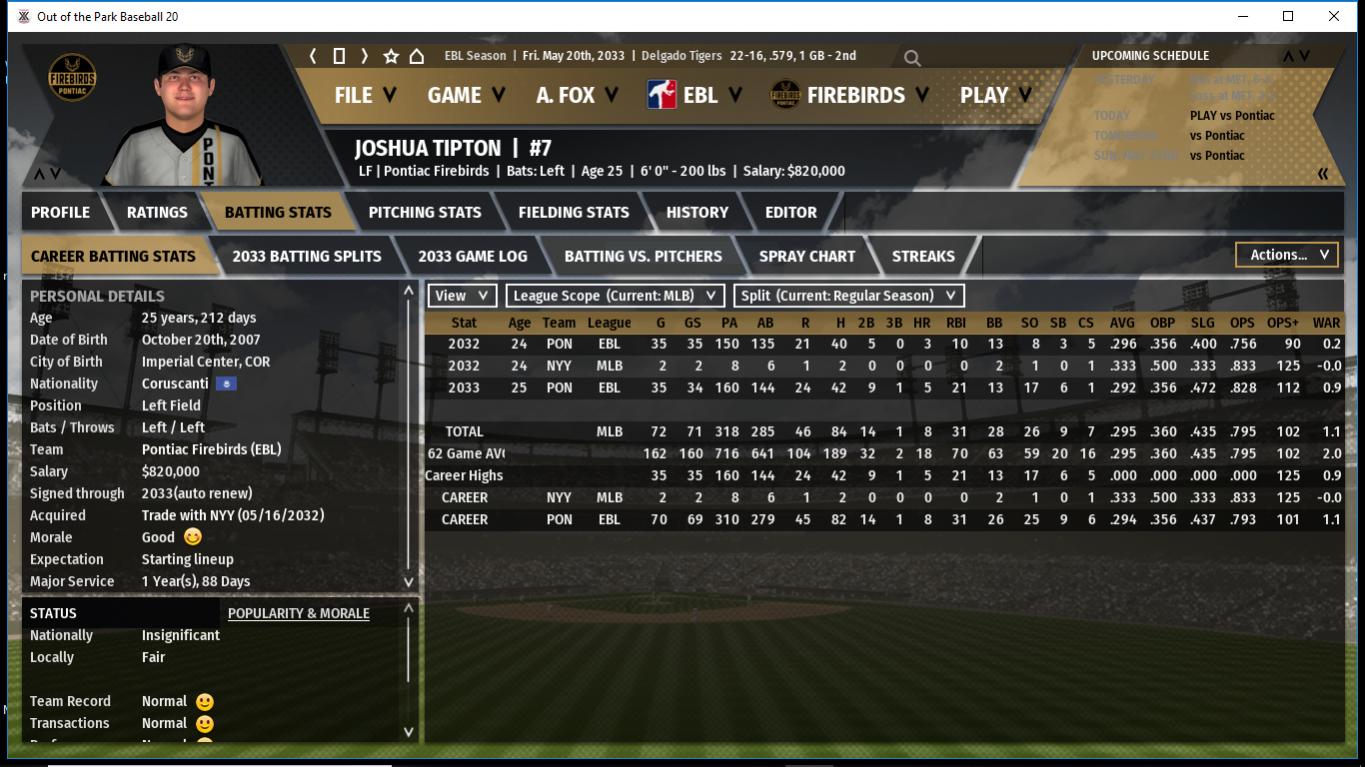The image size is (1365, 767).
Task: View 2033 BATTING SPLITS
Action: [x=306, y=256]
